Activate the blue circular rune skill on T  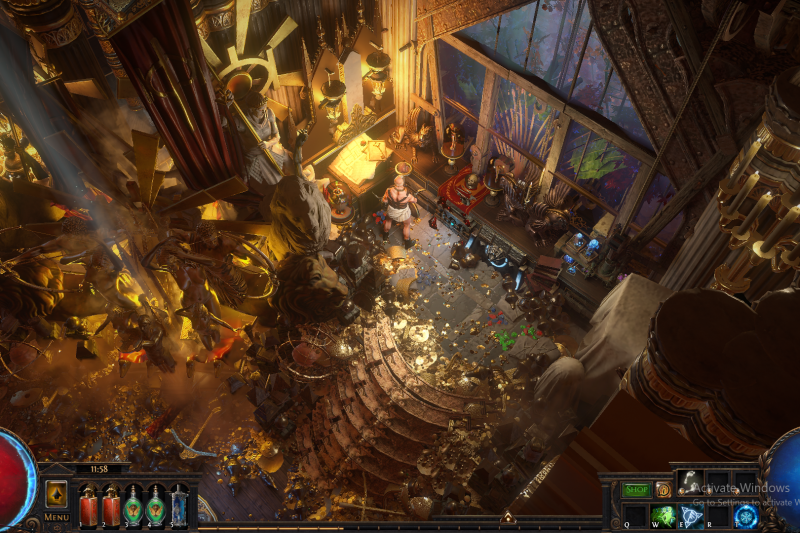click(x=746, y=516)
